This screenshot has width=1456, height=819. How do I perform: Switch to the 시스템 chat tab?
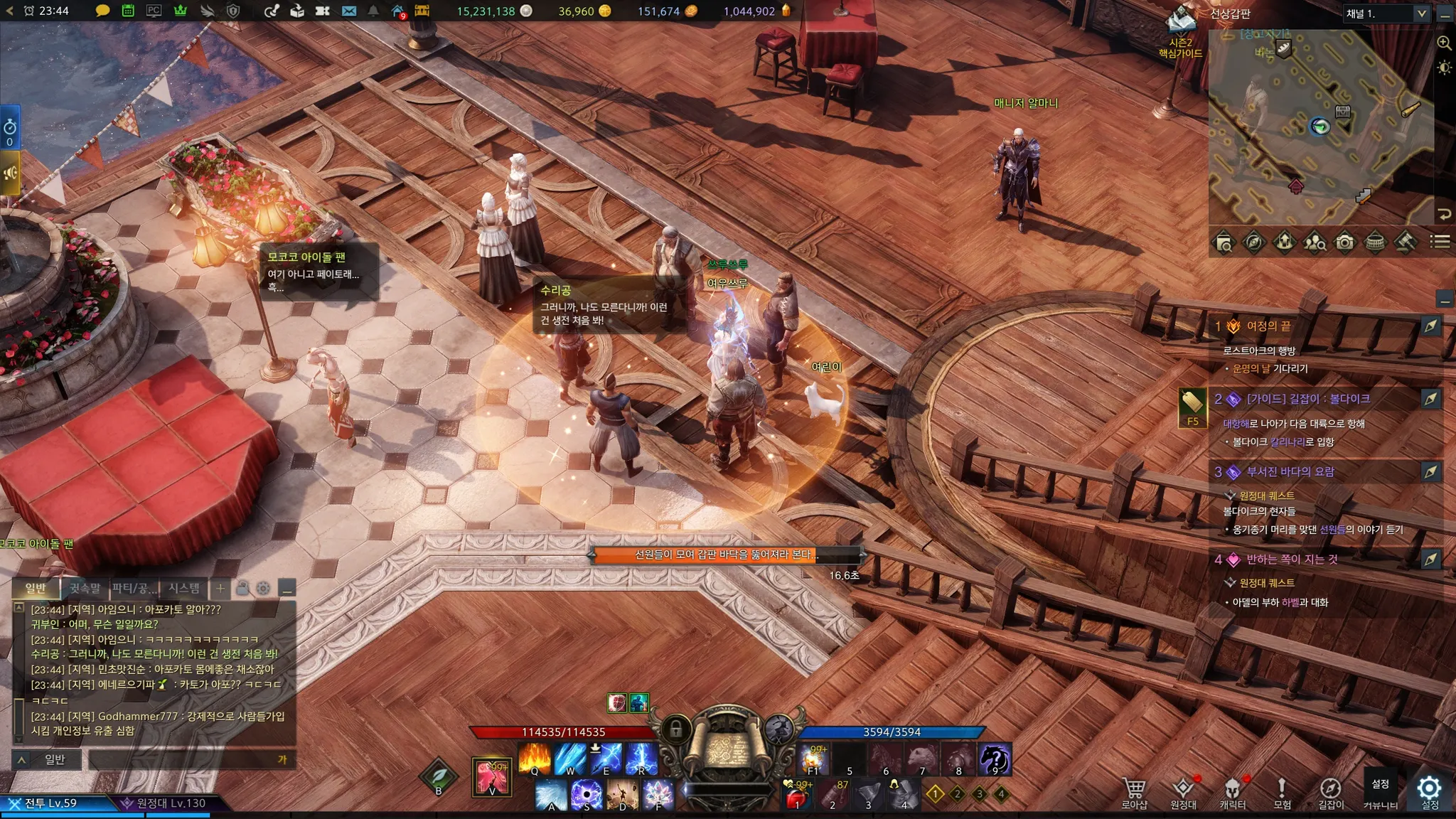click(184, 588)
